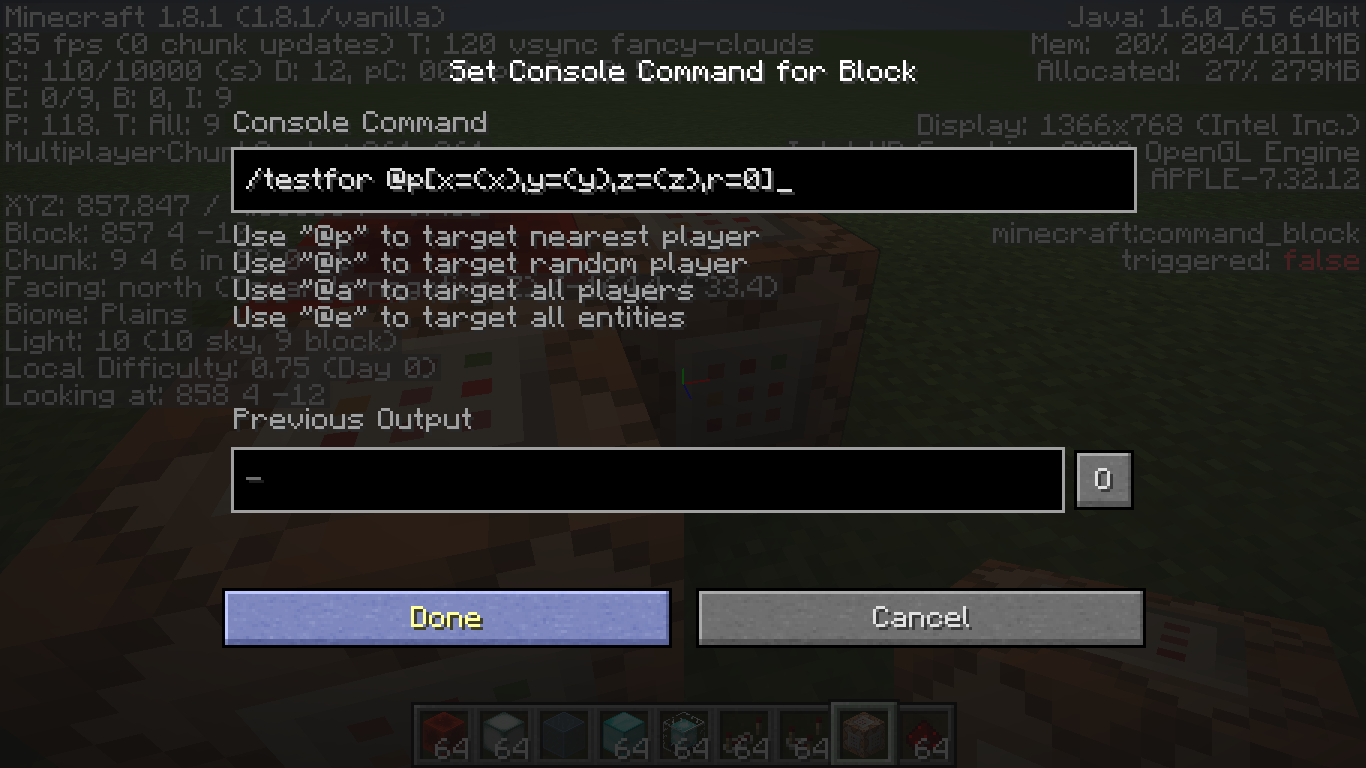The image size is (1366, 768).
Task: Click the Console Command text field
Action: click(x=683, y=180)
